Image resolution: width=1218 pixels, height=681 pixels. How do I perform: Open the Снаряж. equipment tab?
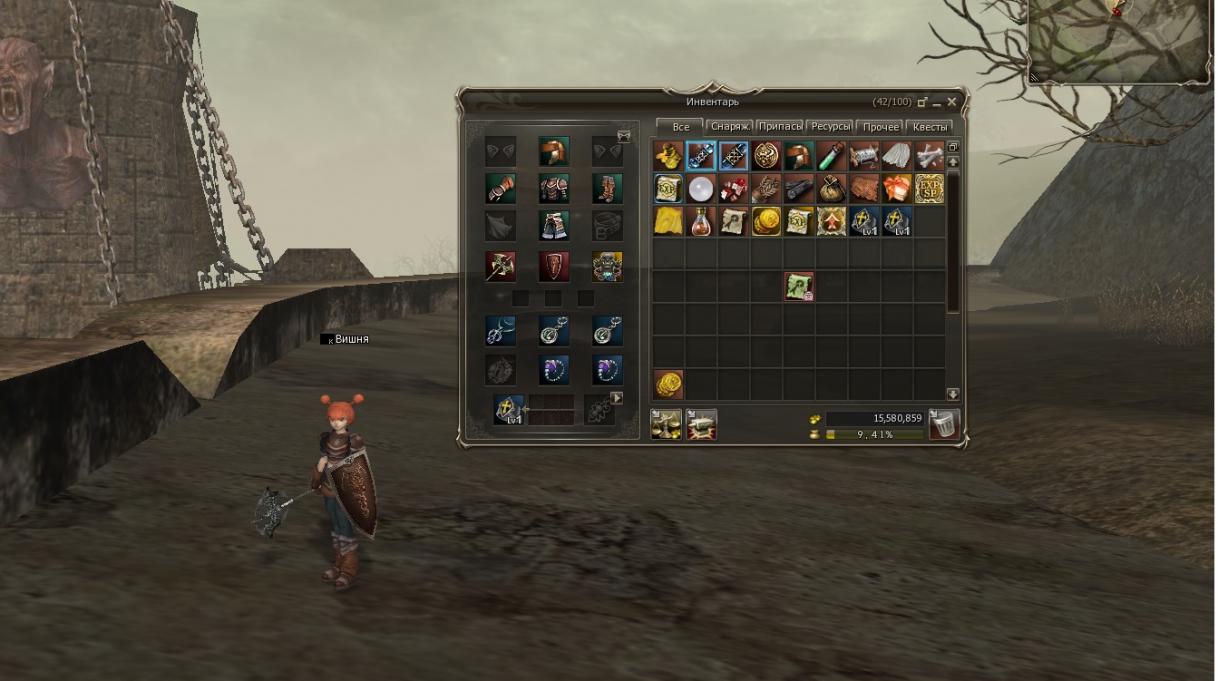(730, 127)
